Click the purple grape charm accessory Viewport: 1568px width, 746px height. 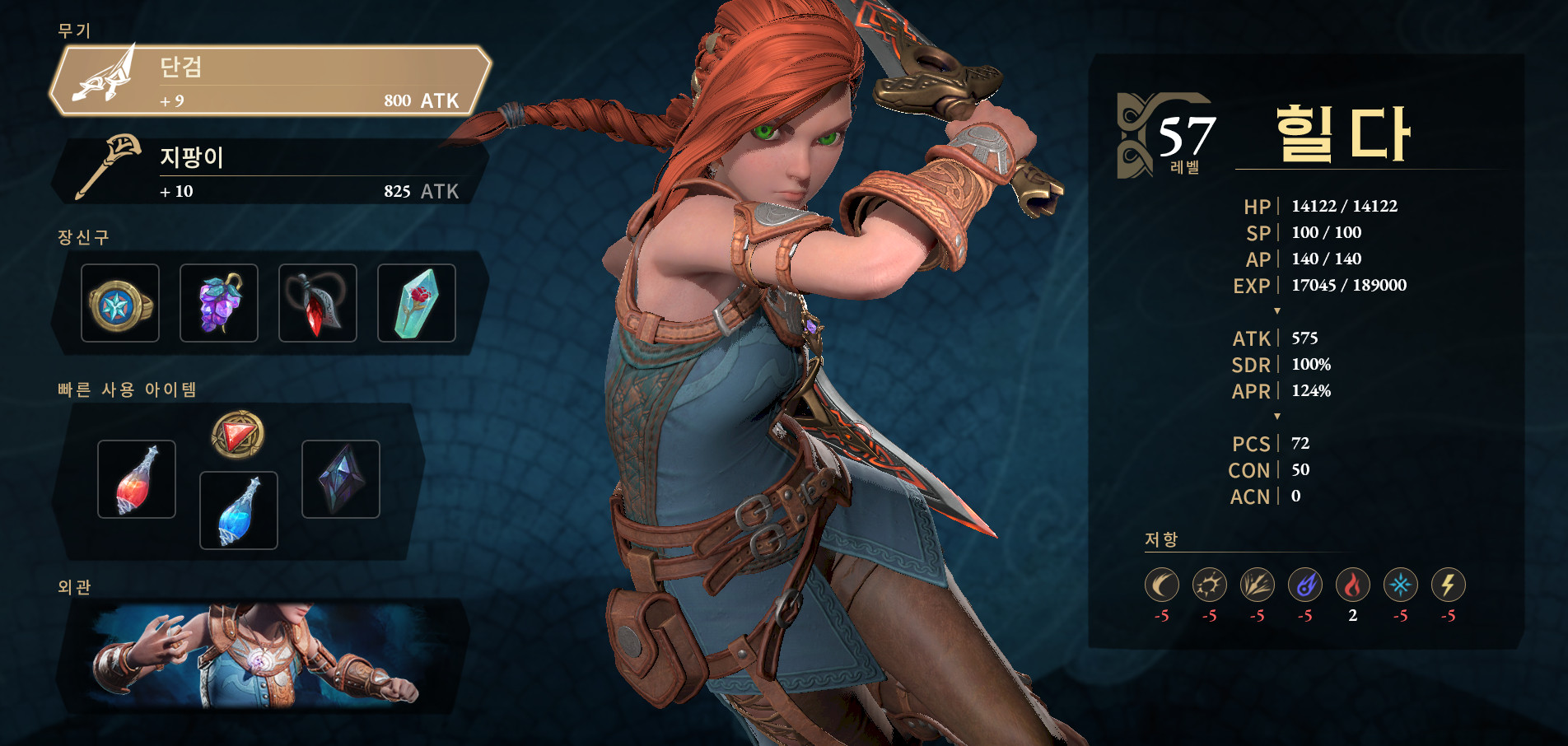coord(219,302)
